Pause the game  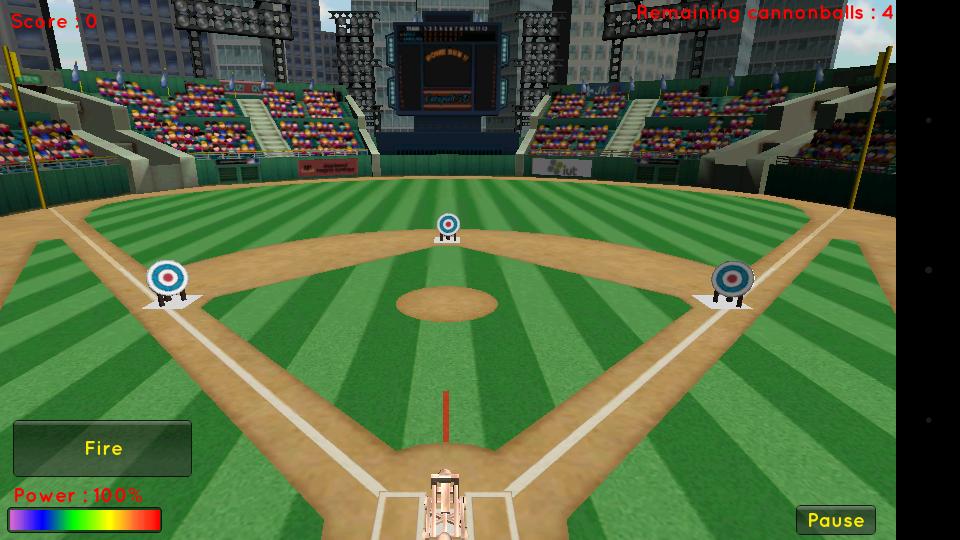click(835, 520)
